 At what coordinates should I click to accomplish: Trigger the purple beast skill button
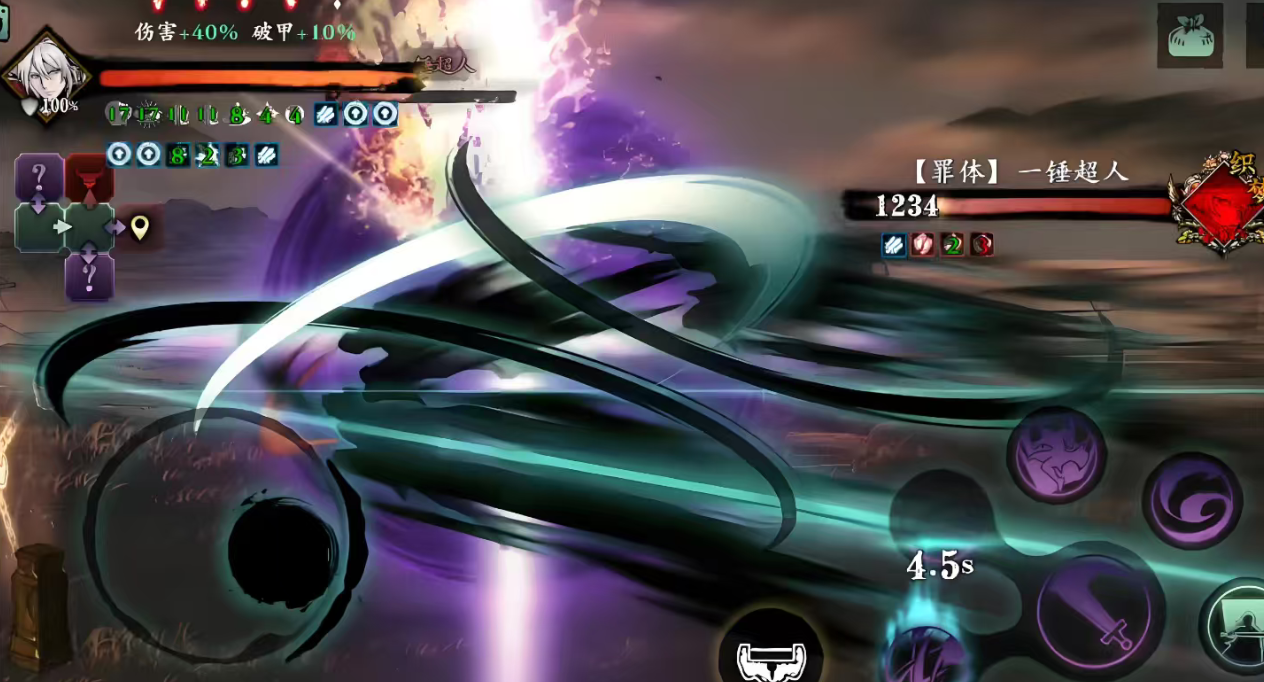1055,455
